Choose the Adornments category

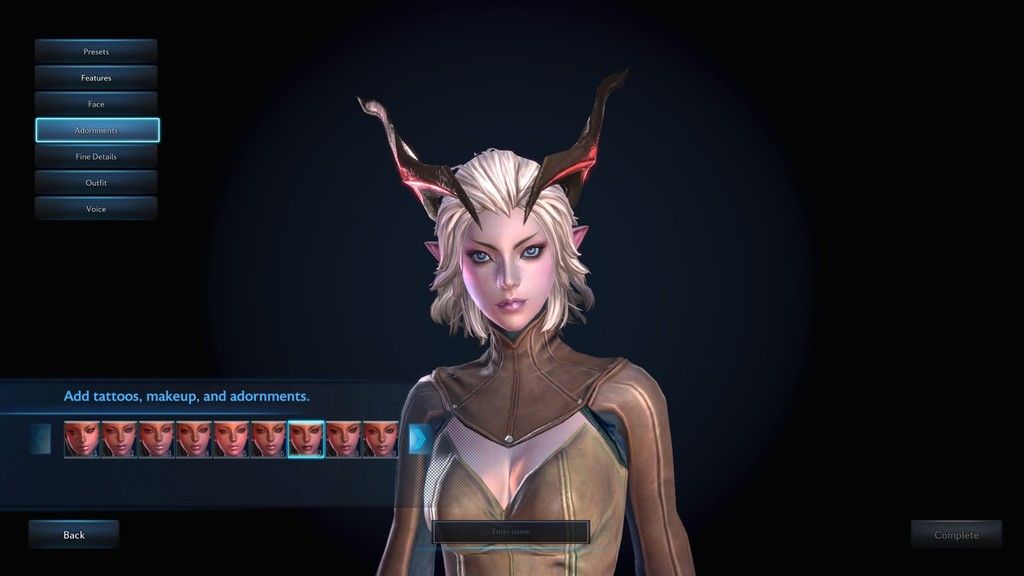point(96,130)
